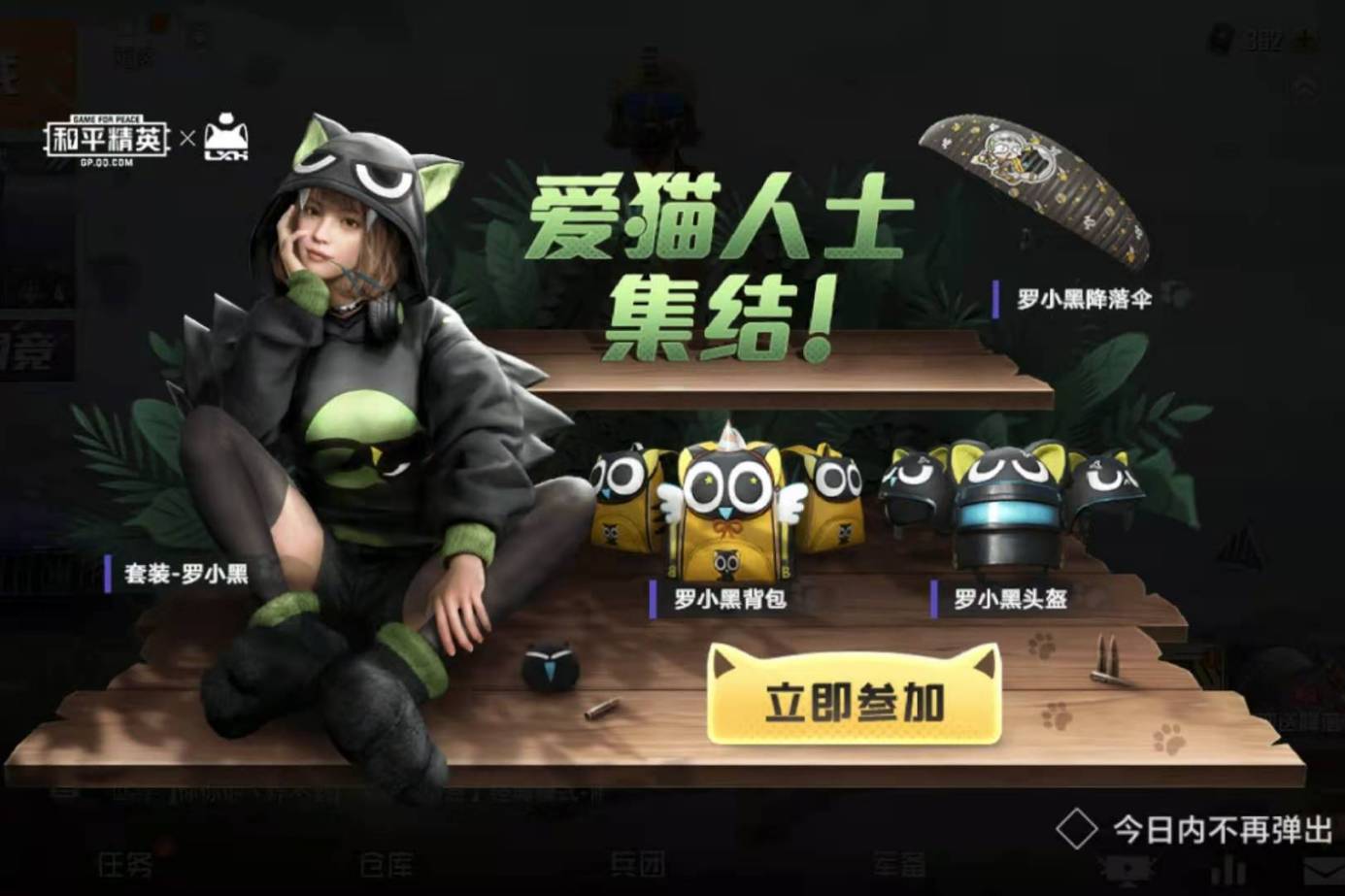Click the plus icon to add currency
Screen dimensions: 1345x896
tap(1303, 39)
